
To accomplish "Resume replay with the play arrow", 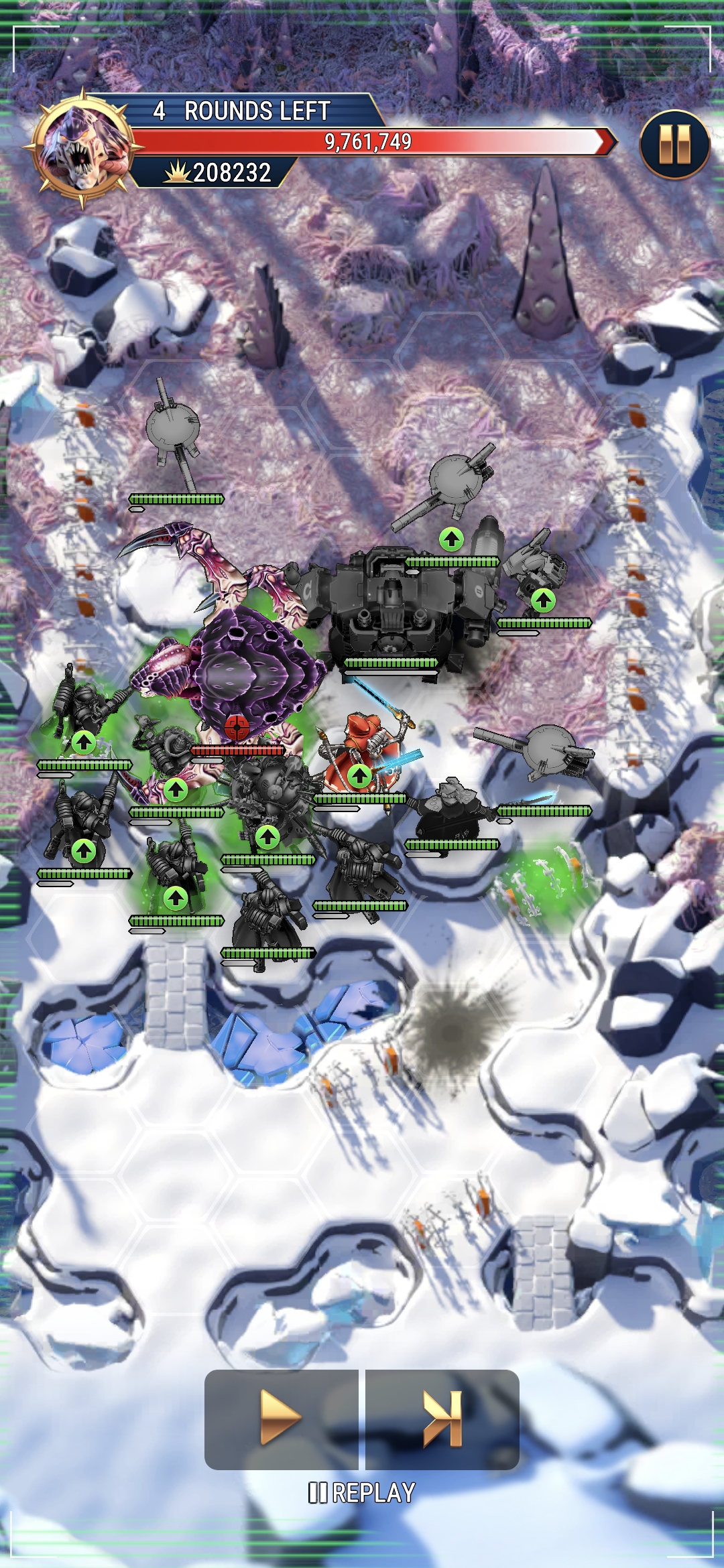I will 281,1419.
